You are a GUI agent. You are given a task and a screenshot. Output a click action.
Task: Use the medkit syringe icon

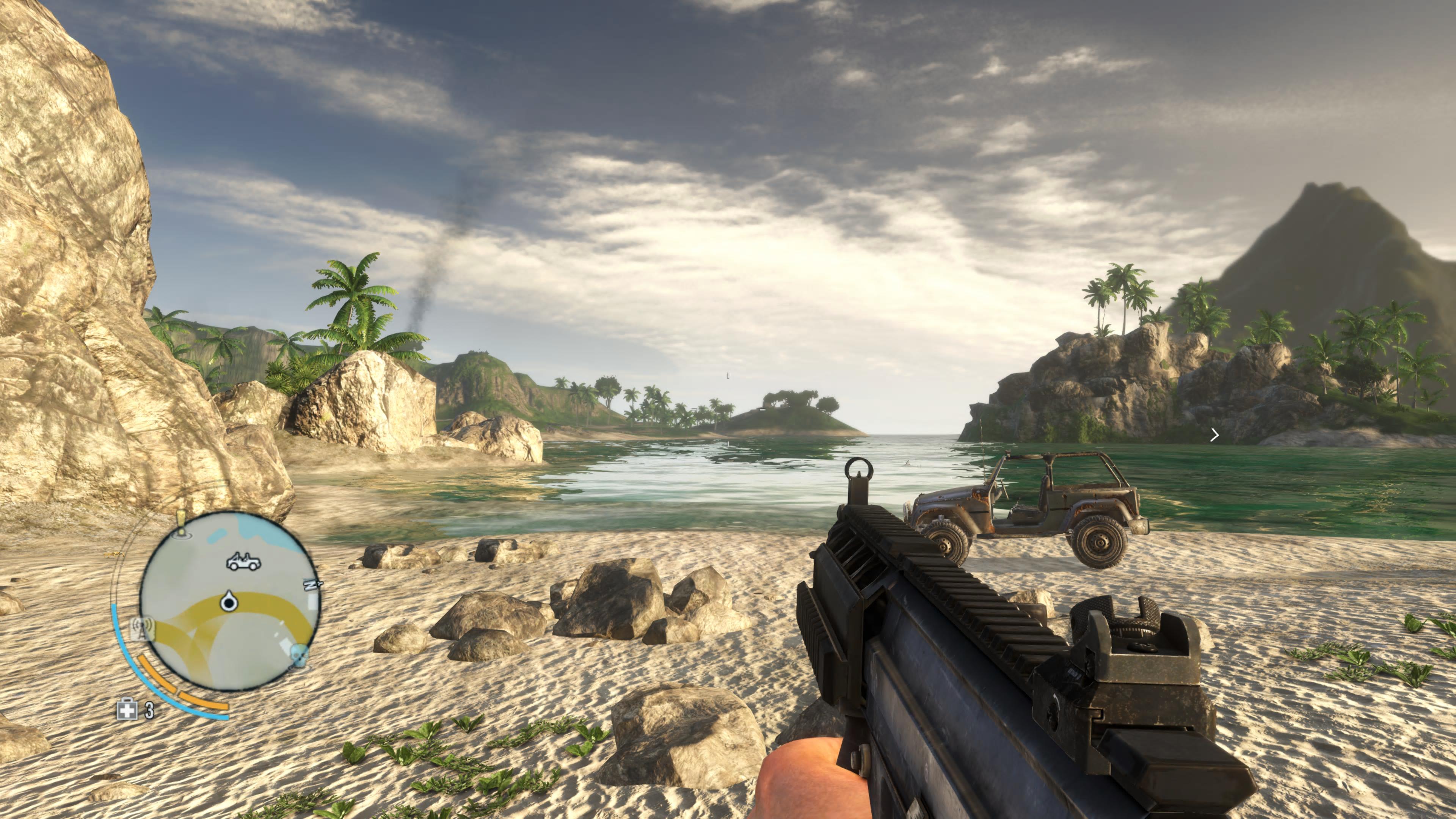127,709
